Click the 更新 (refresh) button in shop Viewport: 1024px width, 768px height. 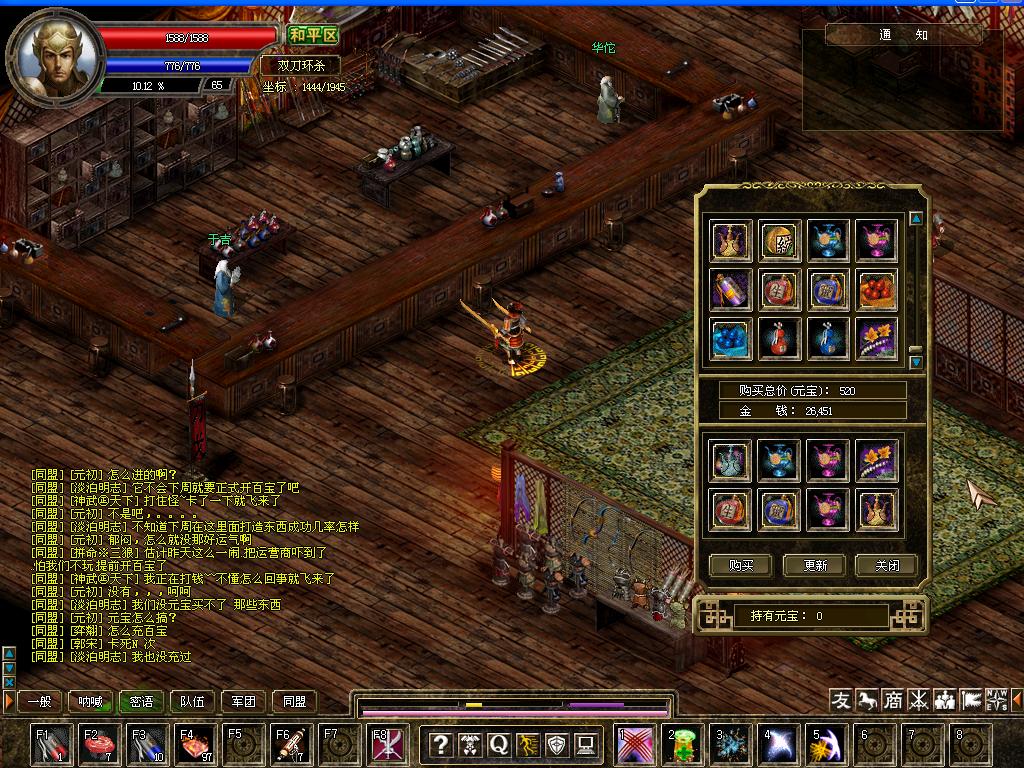[814, 565]
